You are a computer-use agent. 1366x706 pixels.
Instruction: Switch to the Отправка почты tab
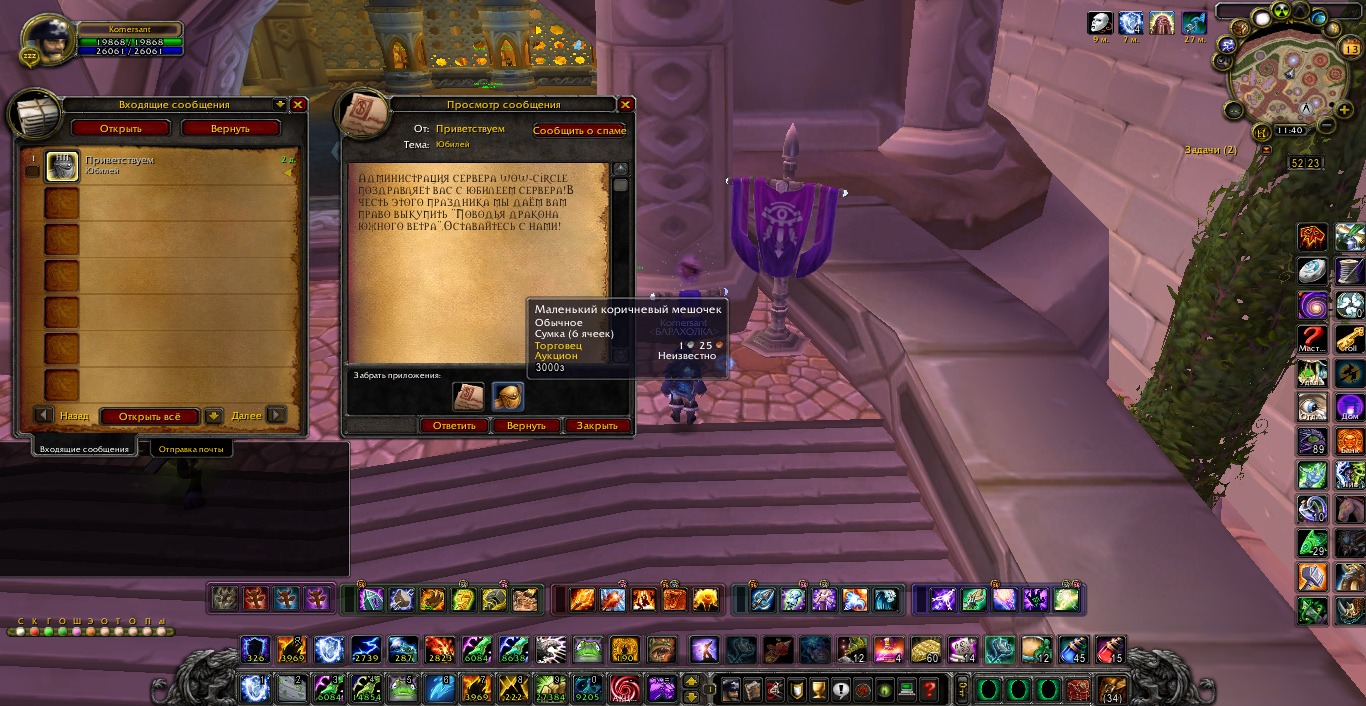click(191, 449)
